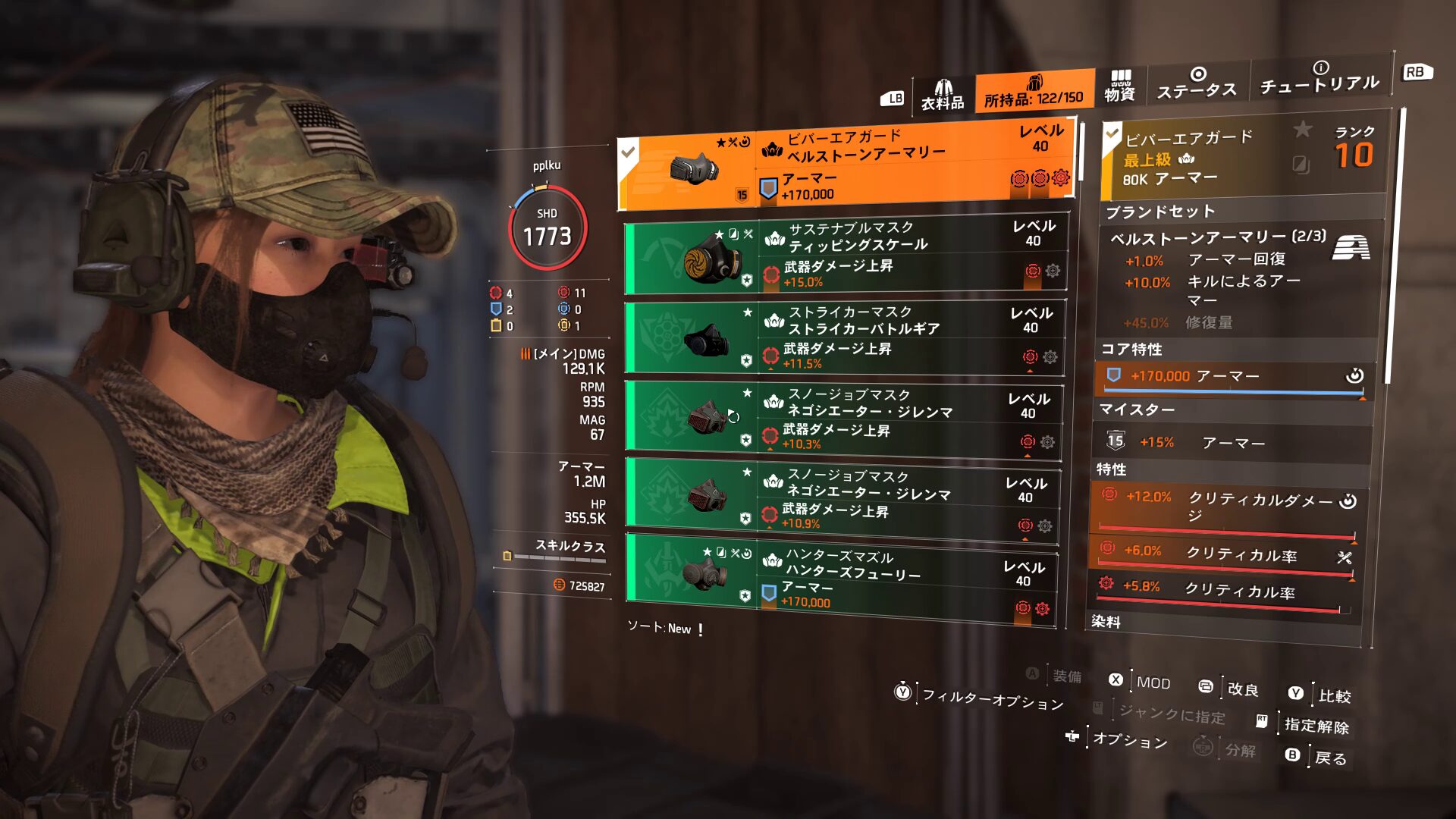The image size is (1456, 819).
Task: Select the +170,000 アーマー core attribute
Action: click(x=1232, y=377)
